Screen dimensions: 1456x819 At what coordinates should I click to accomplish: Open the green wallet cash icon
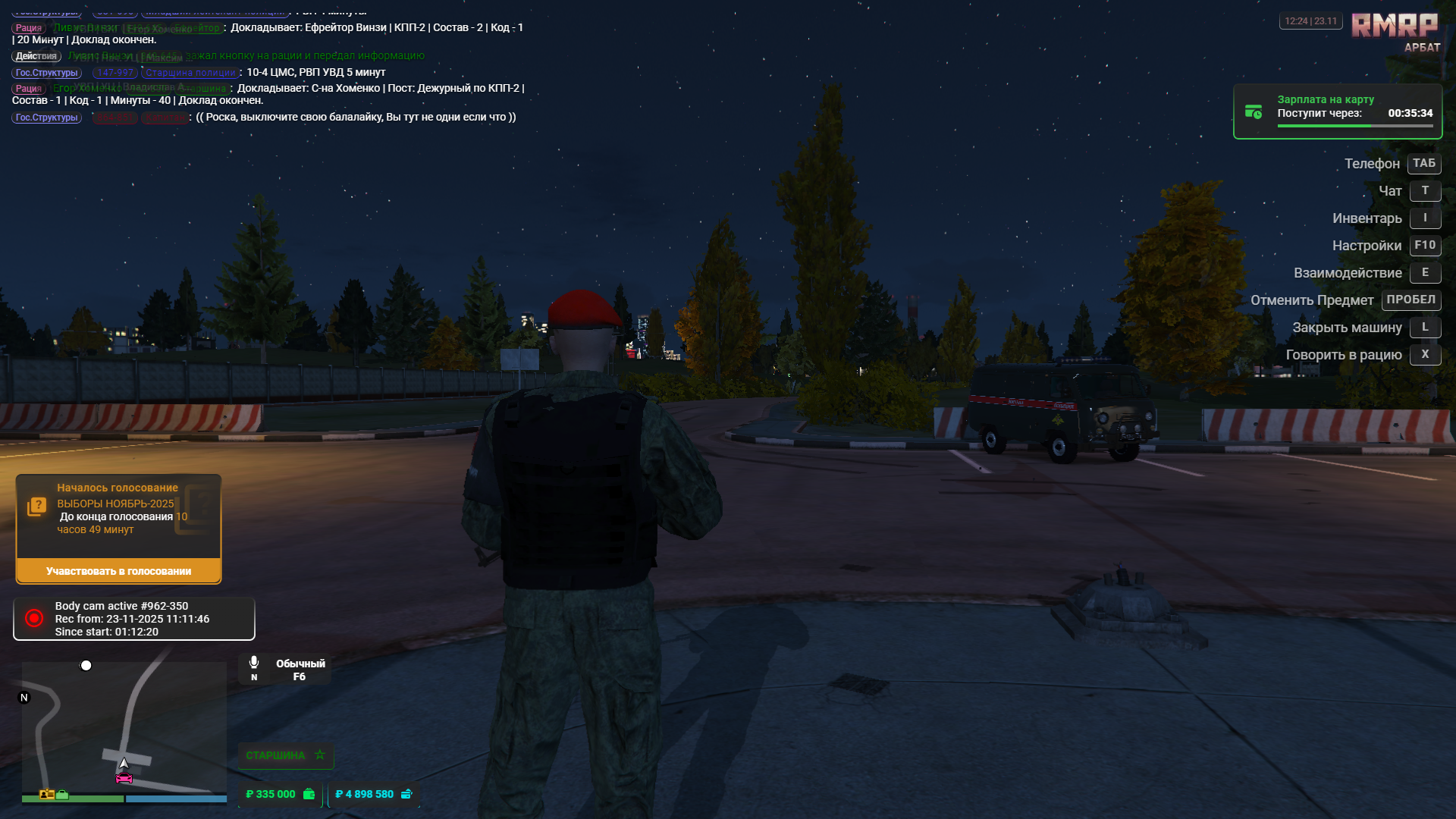pos(308,794)
